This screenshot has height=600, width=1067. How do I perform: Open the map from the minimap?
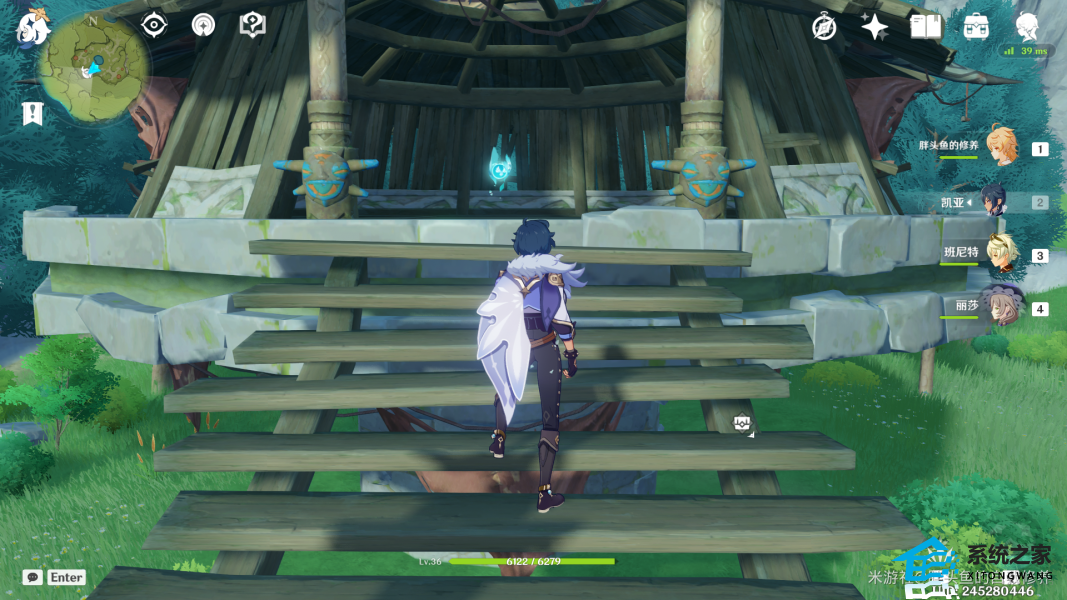coord(95,70)
